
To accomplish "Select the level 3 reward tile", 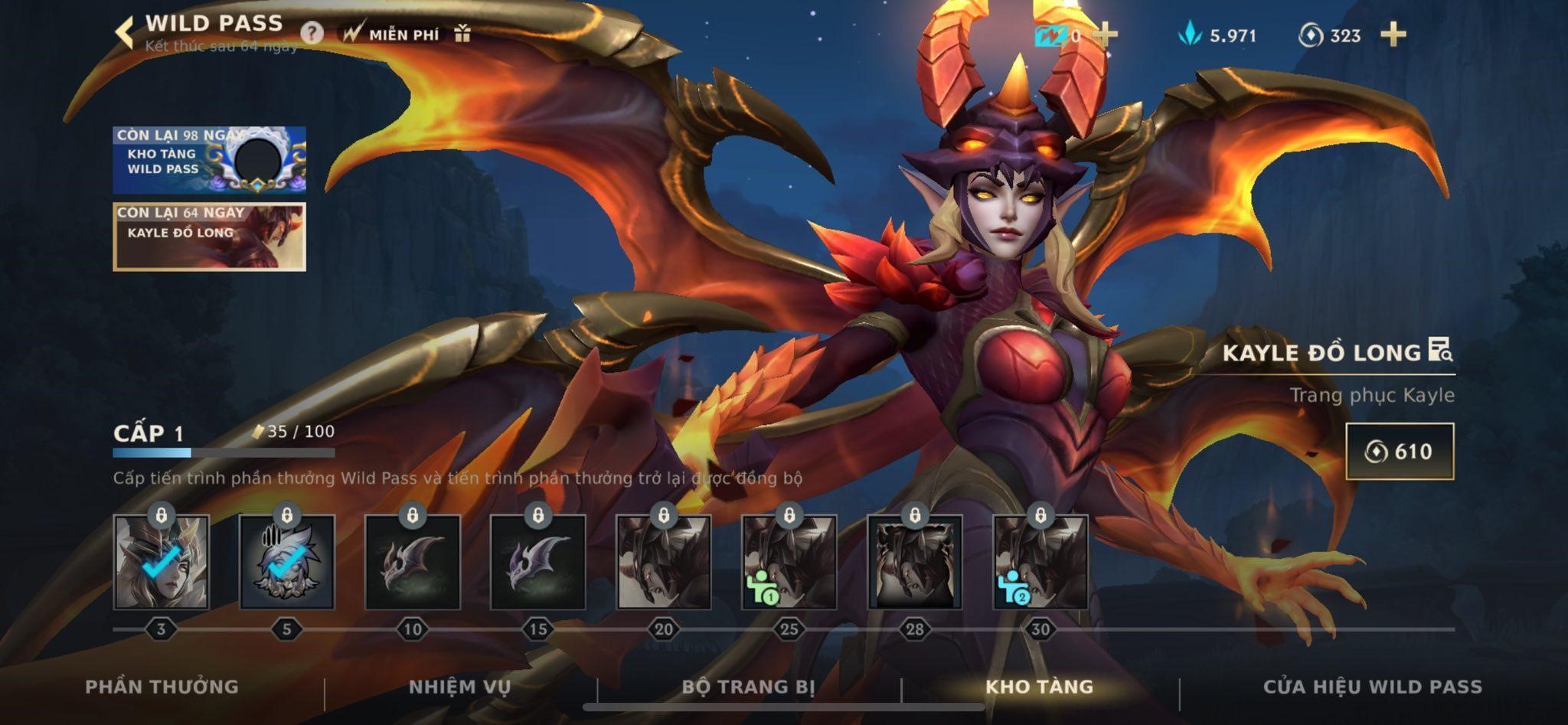I will click(x=161, y=563).
